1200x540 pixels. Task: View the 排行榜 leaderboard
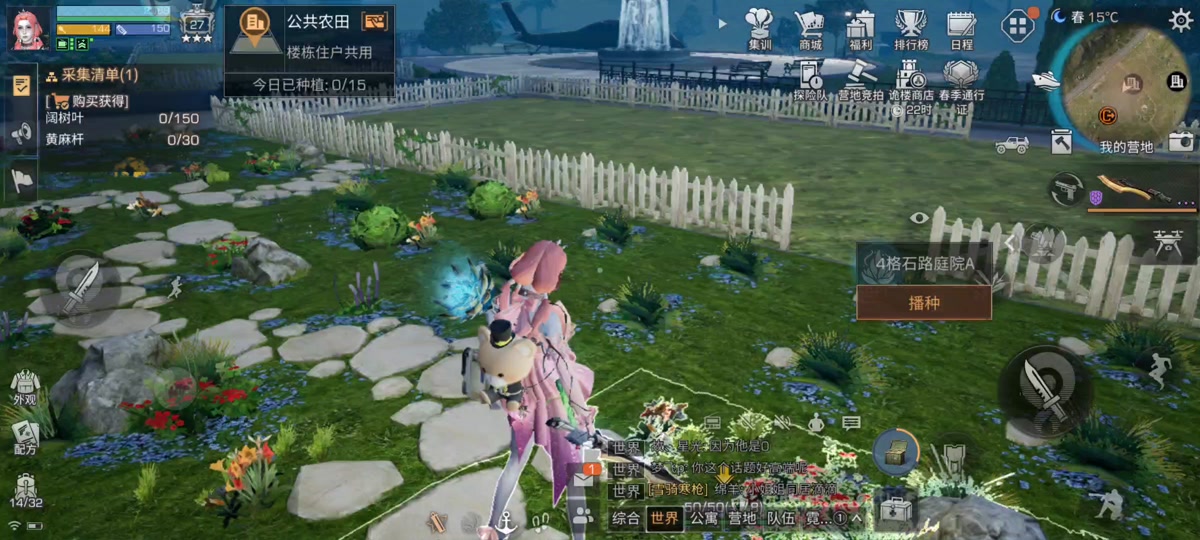pos(911,28)
